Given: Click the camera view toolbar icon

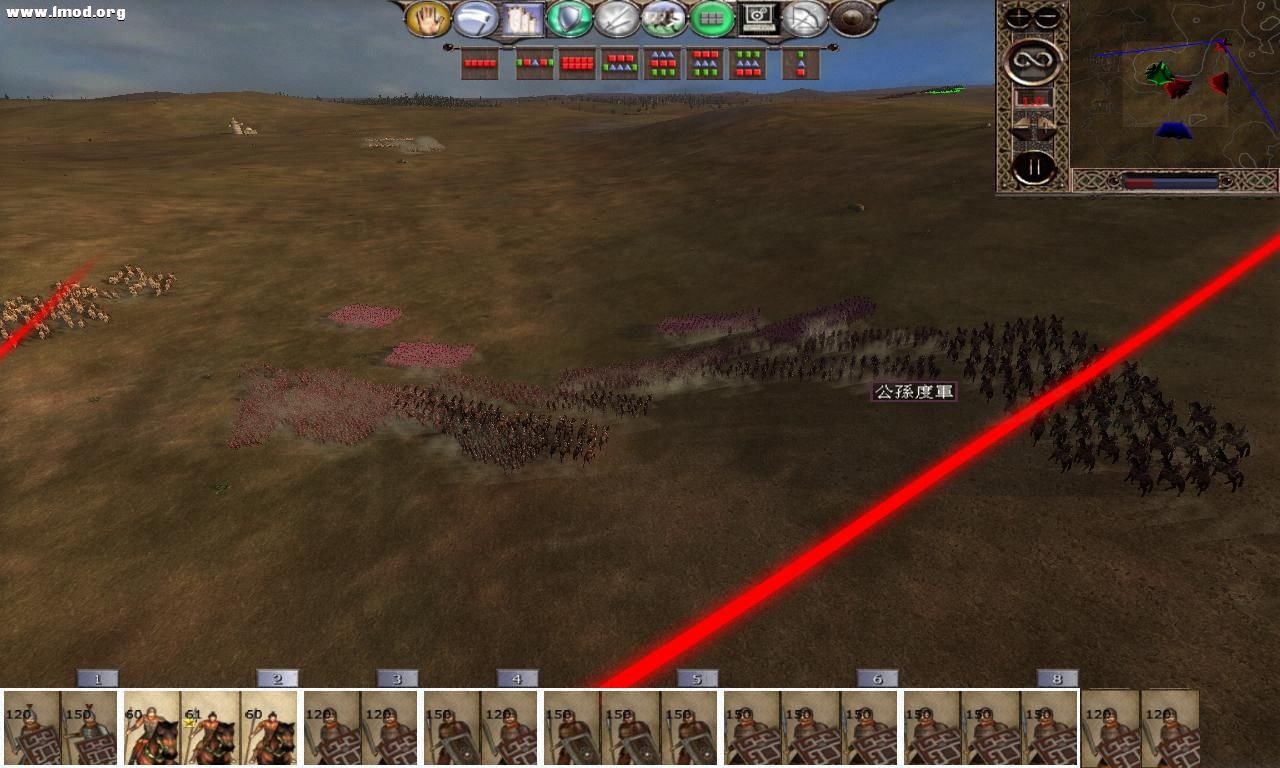Looking at the screenshot, I should pos(756,19).
